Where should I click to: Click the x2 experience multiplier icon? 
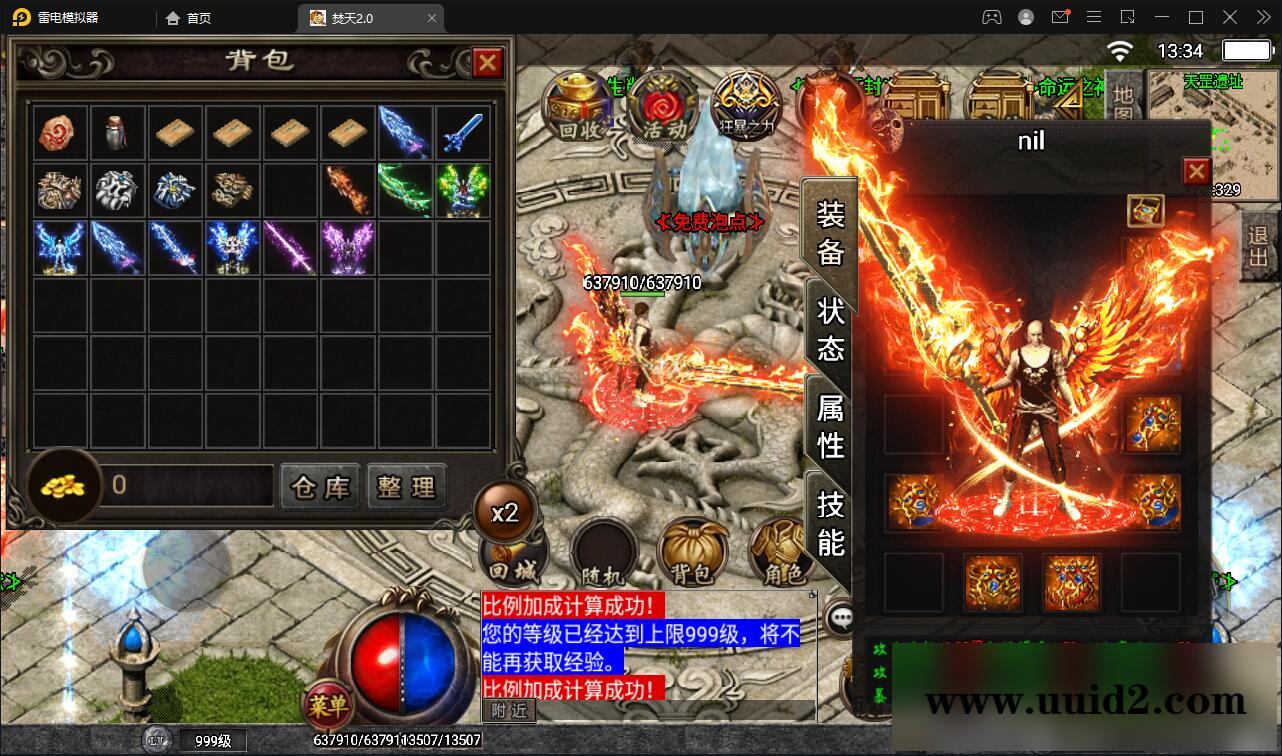507,512
